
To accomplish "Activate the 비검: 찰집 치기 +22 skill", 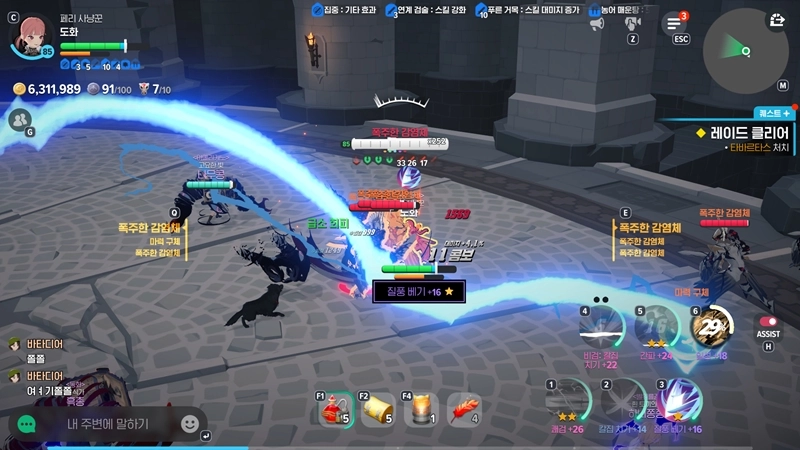I will point(603,327).
